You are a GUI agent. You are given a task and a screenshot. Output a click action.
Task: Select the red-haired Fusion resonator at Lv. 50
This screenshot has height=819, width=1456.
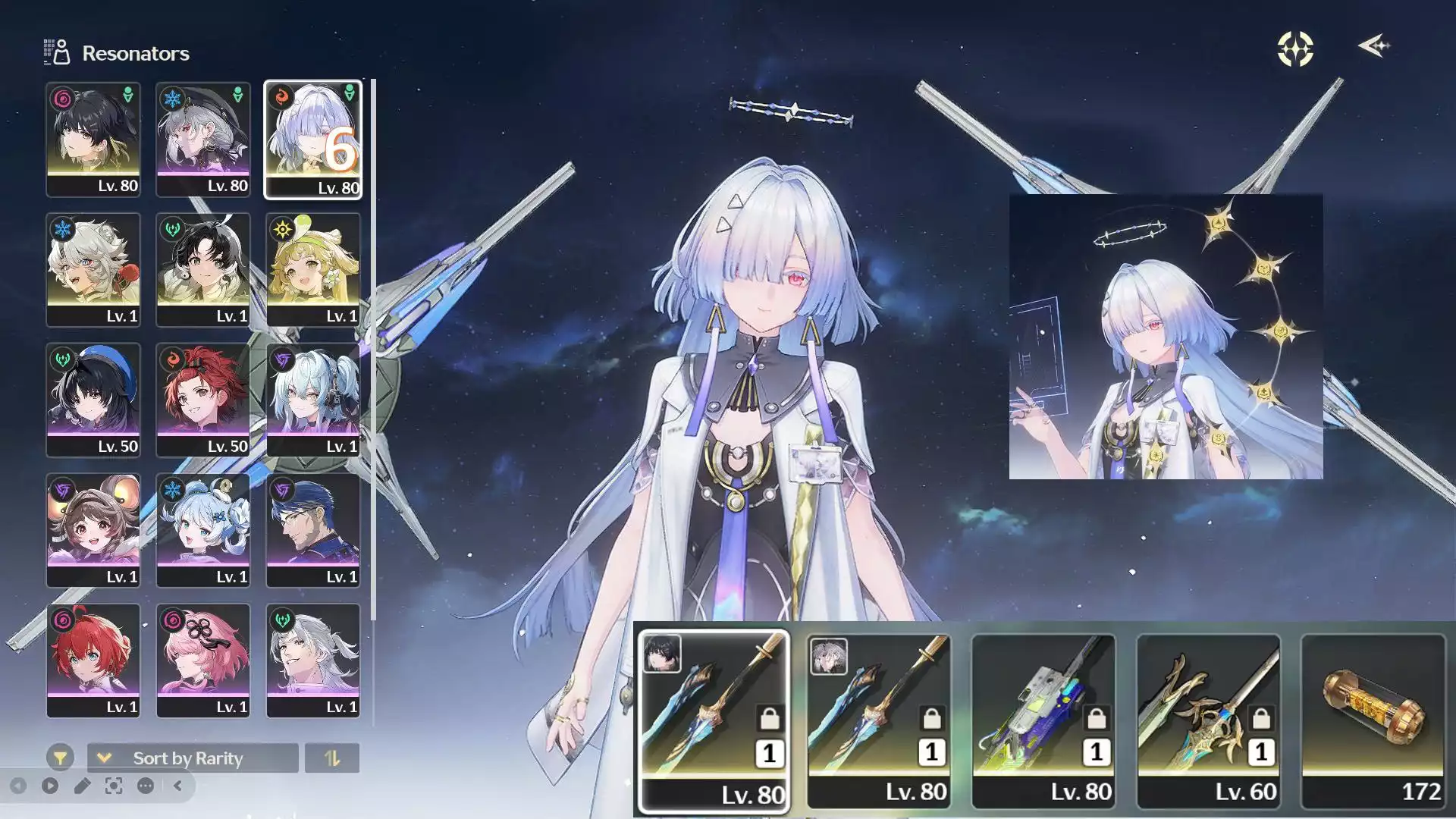click(202, 400)
